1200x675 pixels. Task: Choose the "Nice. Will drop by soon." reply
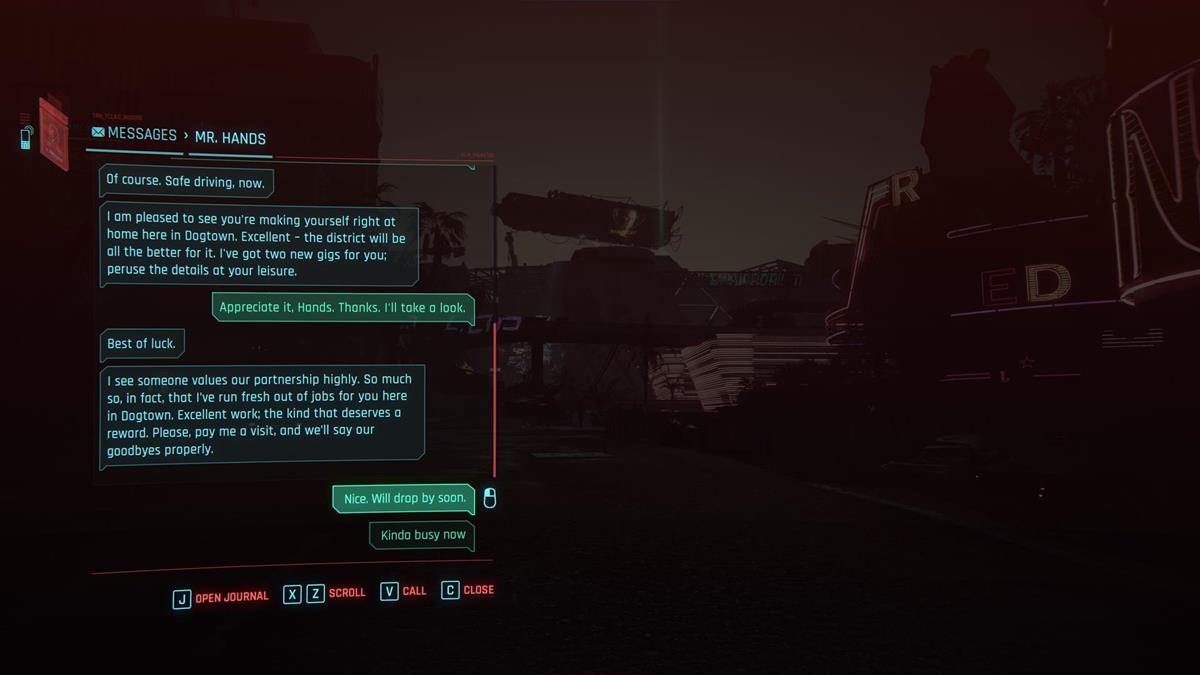pos(404,498)
